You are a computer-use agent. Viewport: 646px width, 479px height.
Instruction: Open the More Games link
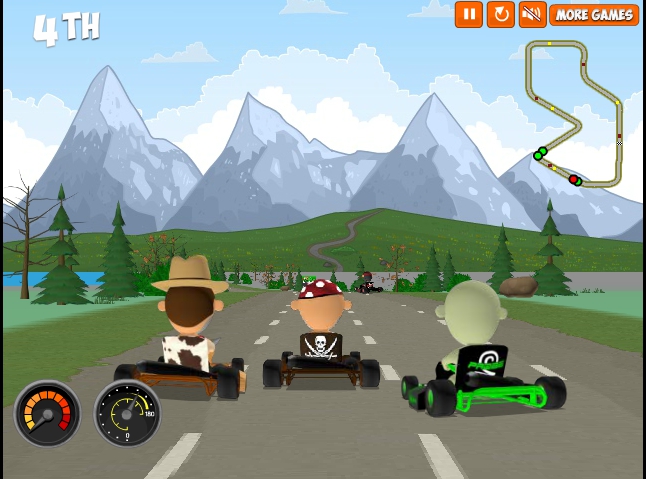[x=593, y=14]
